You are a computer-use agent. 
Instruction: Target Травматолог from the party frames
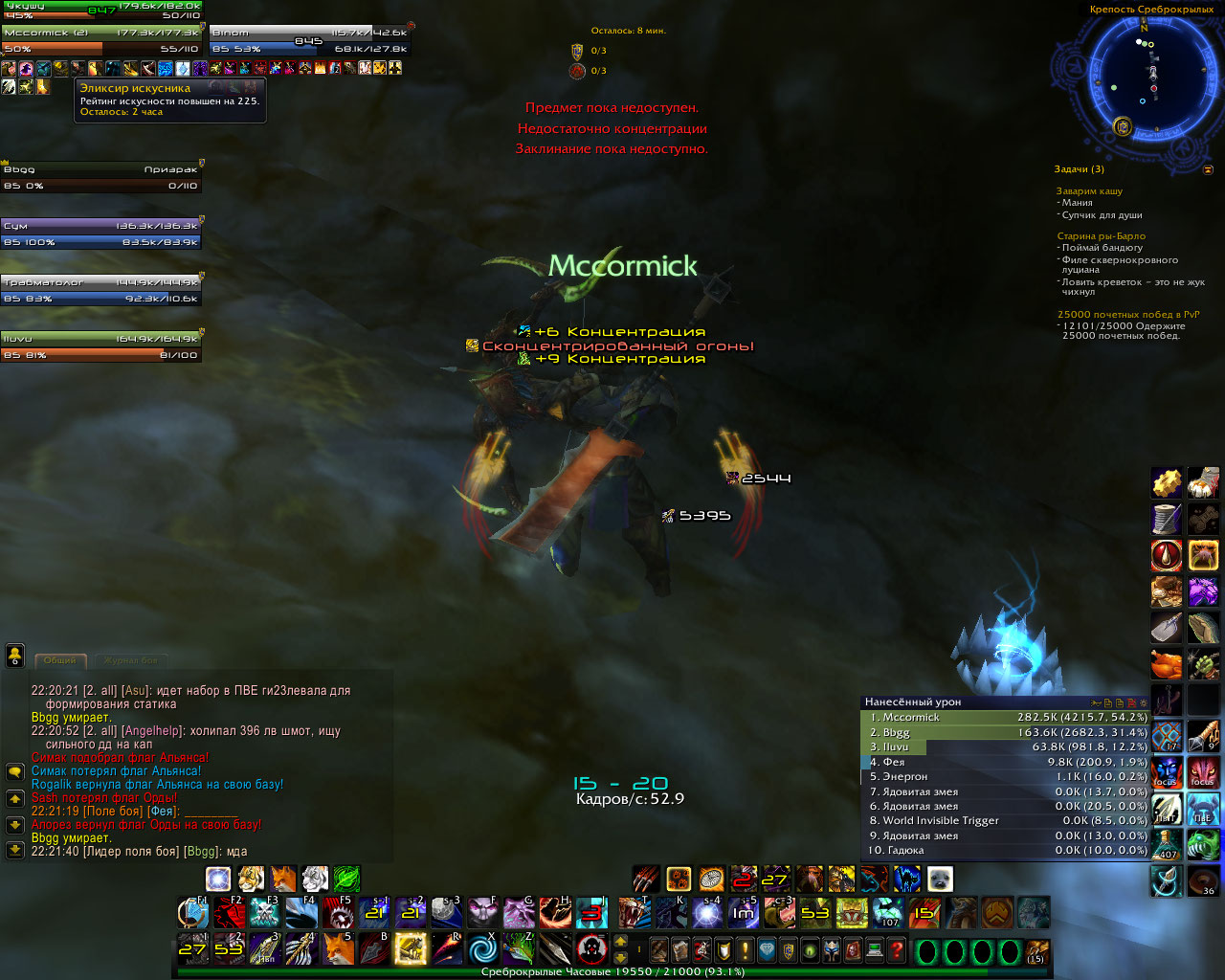click(101, 290)
